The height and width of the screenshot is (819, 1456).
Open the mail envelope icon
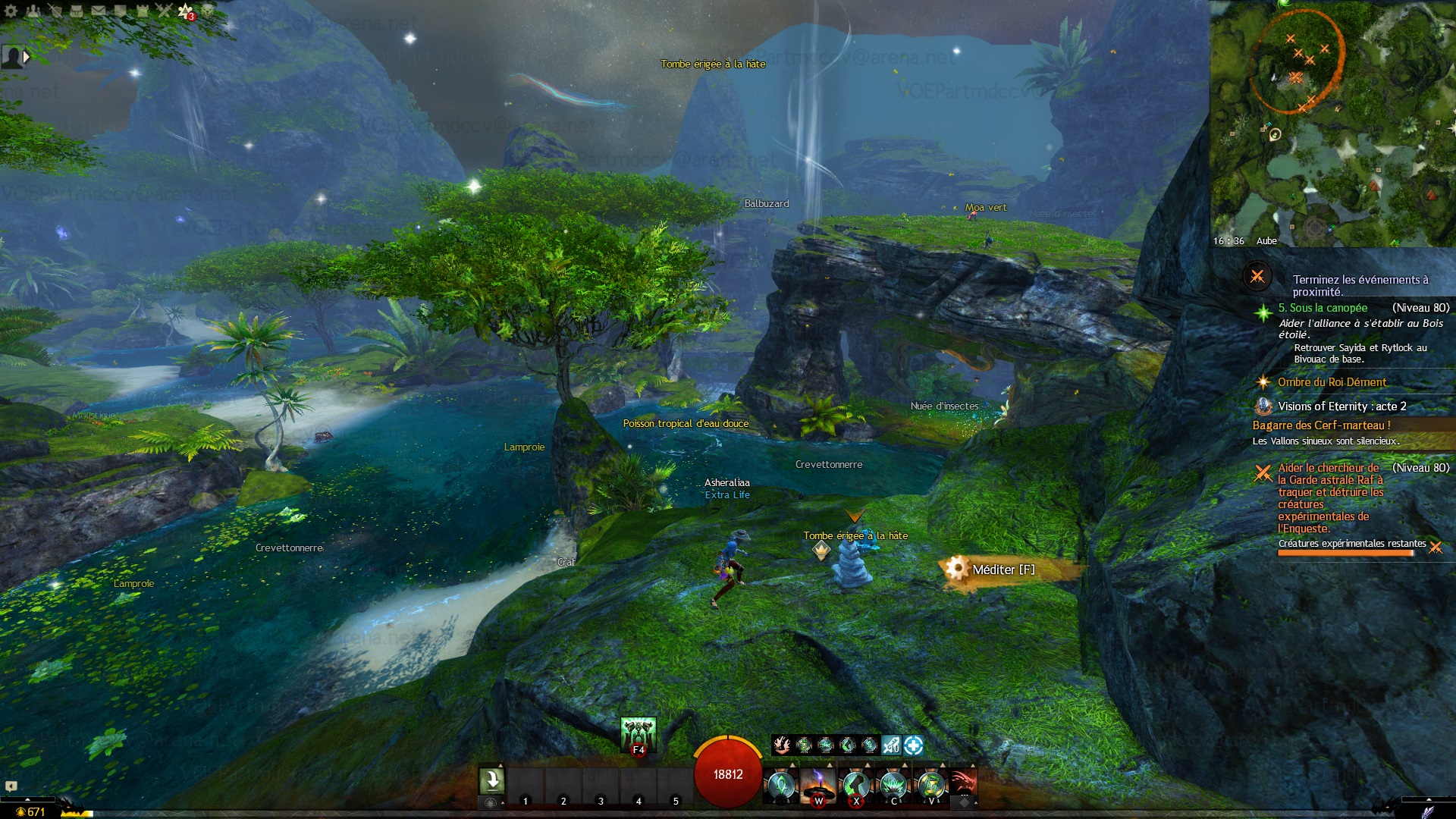(x=99, y=11)
